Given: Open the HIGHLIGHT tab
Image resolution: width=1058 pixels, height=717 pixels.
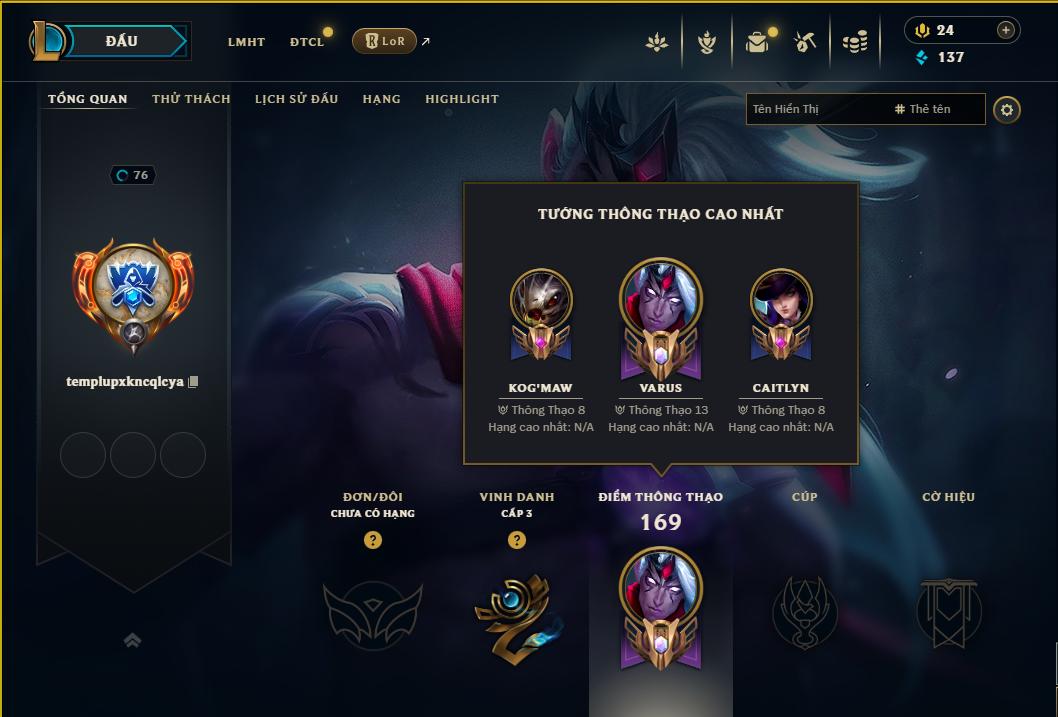Looking at the screenshot, I should tap(461, 99).
